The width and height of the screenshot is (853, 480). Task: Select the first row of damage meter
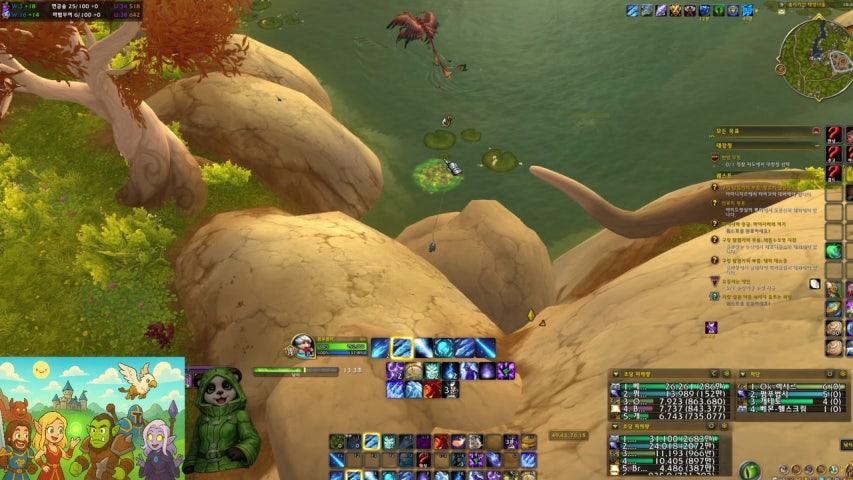[671, 386]
